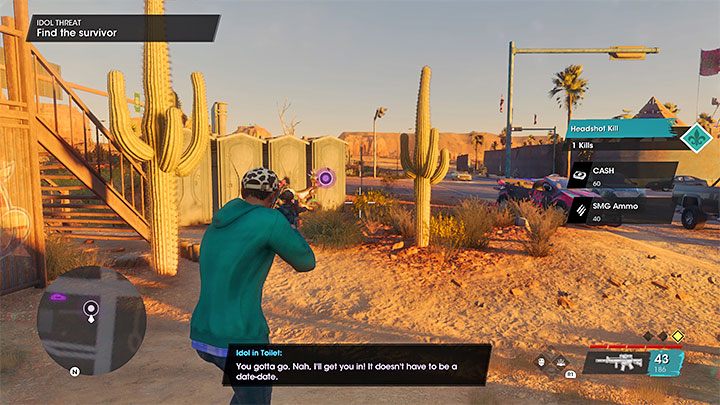
Task: Select the skull mask skill icon
Action: pos(541,361)
